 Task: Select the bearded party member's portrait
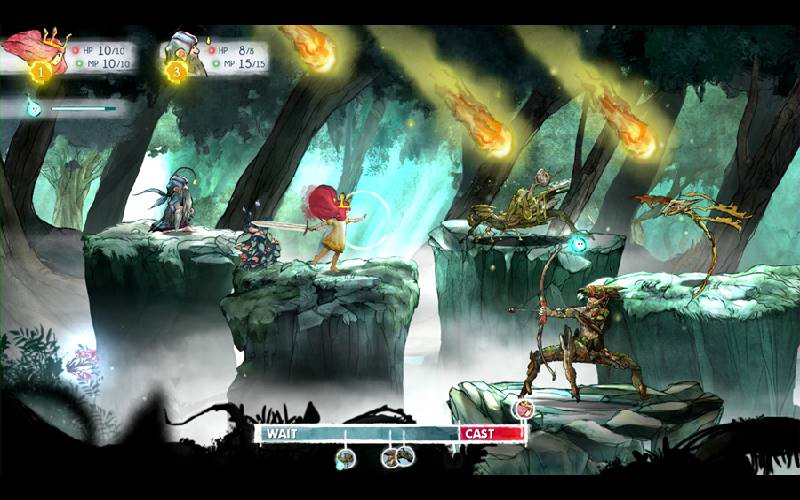pyautogui.click(x=185, y=52)
